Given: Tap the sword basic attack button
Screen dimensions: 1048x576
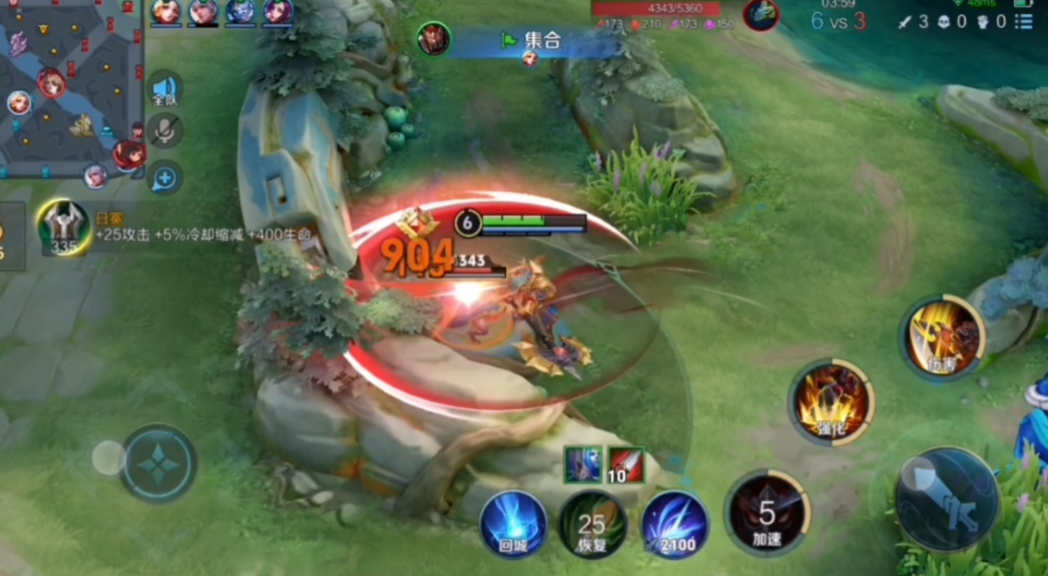Looking at the screenshot, I should pos(946,498).
